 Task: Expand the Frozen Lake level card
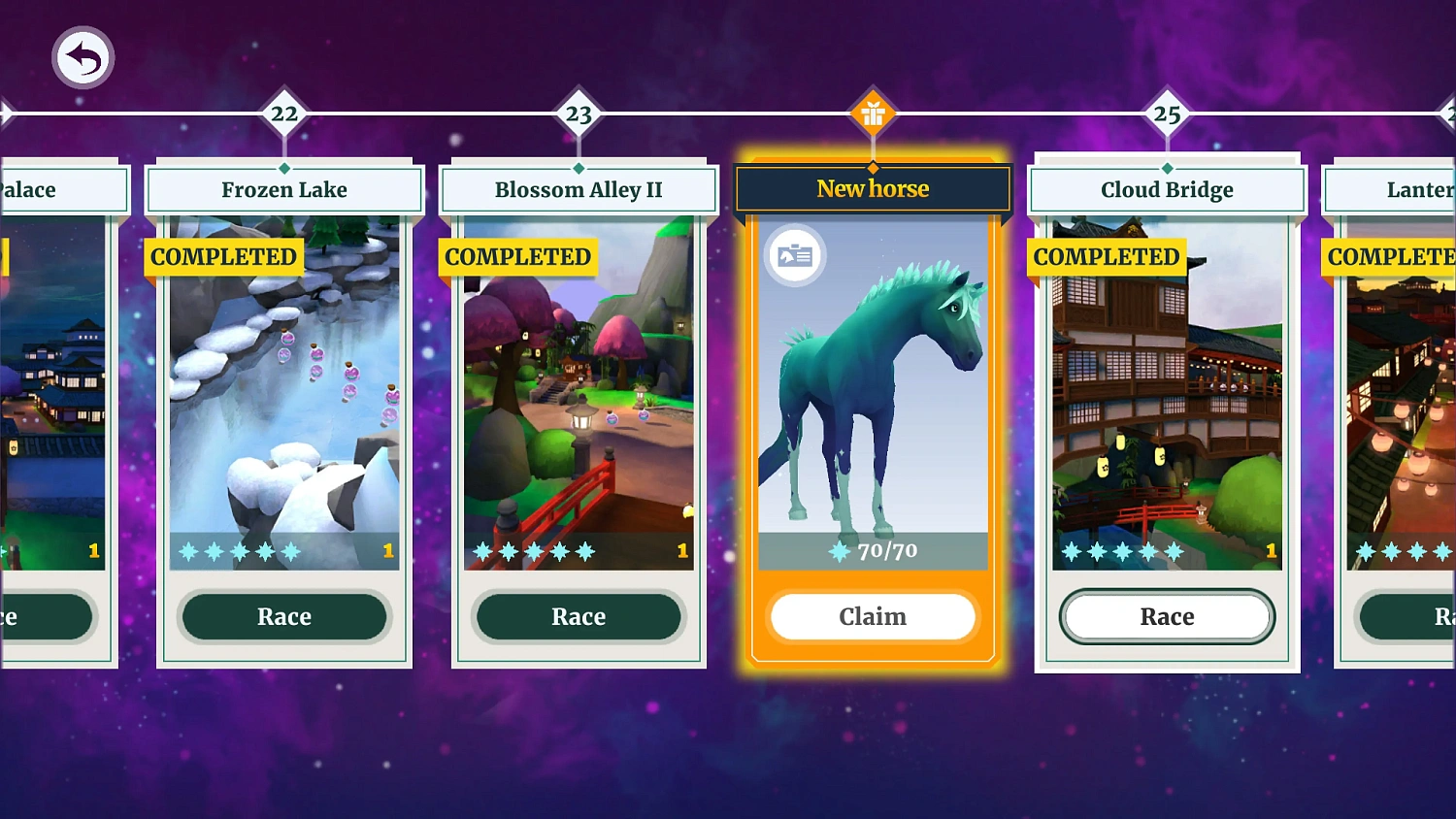284,408
